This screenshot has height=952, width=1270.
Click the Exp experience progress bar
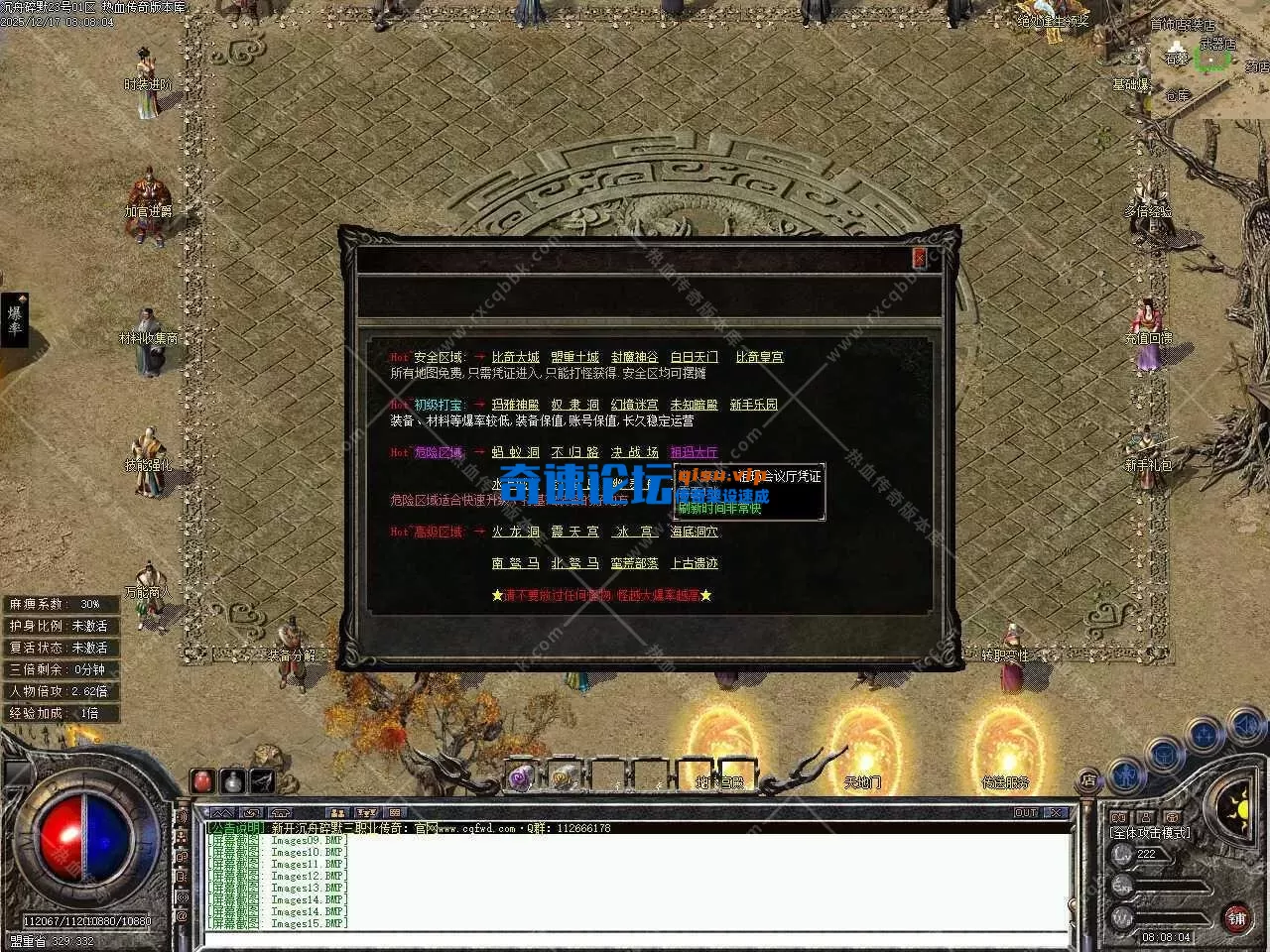pos(1164,886)
